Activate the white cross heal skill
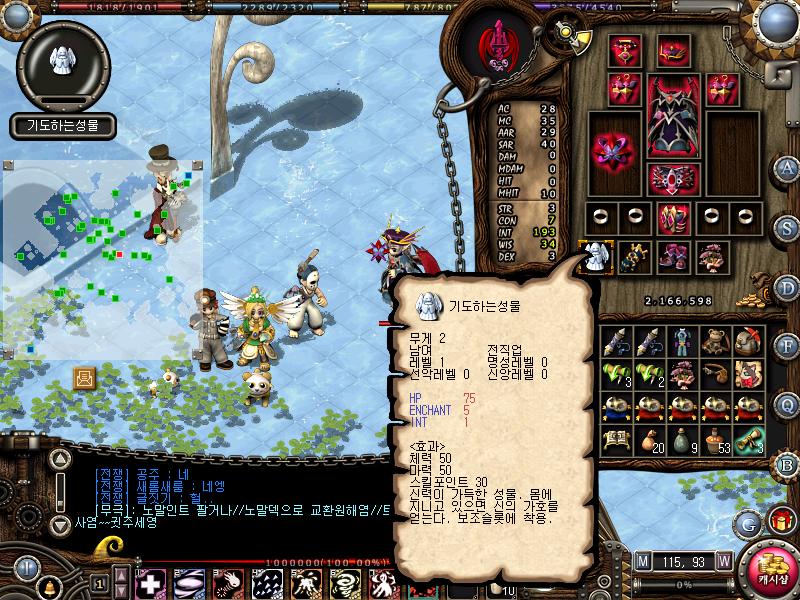The height and width of the screenshot is (600, 800). pyautogui.click(x=151, y=582)
